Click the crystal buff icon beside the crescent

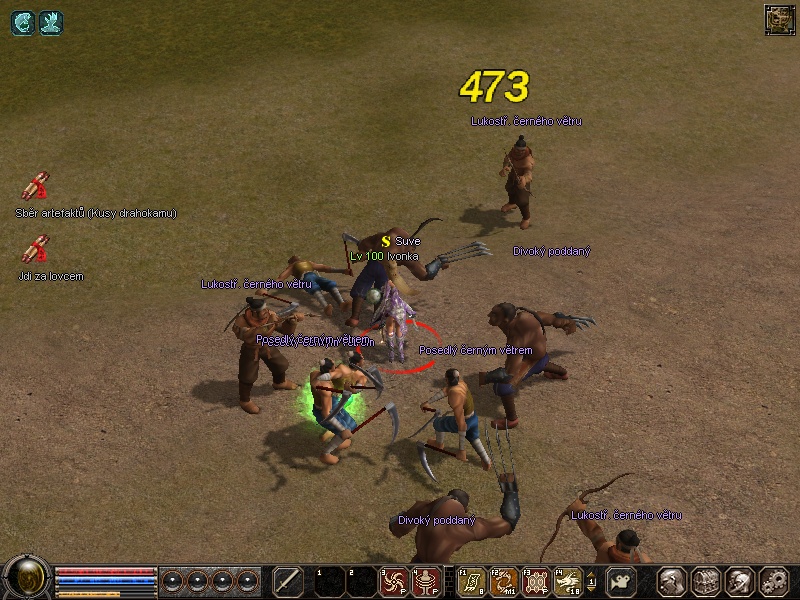point(50,22)
